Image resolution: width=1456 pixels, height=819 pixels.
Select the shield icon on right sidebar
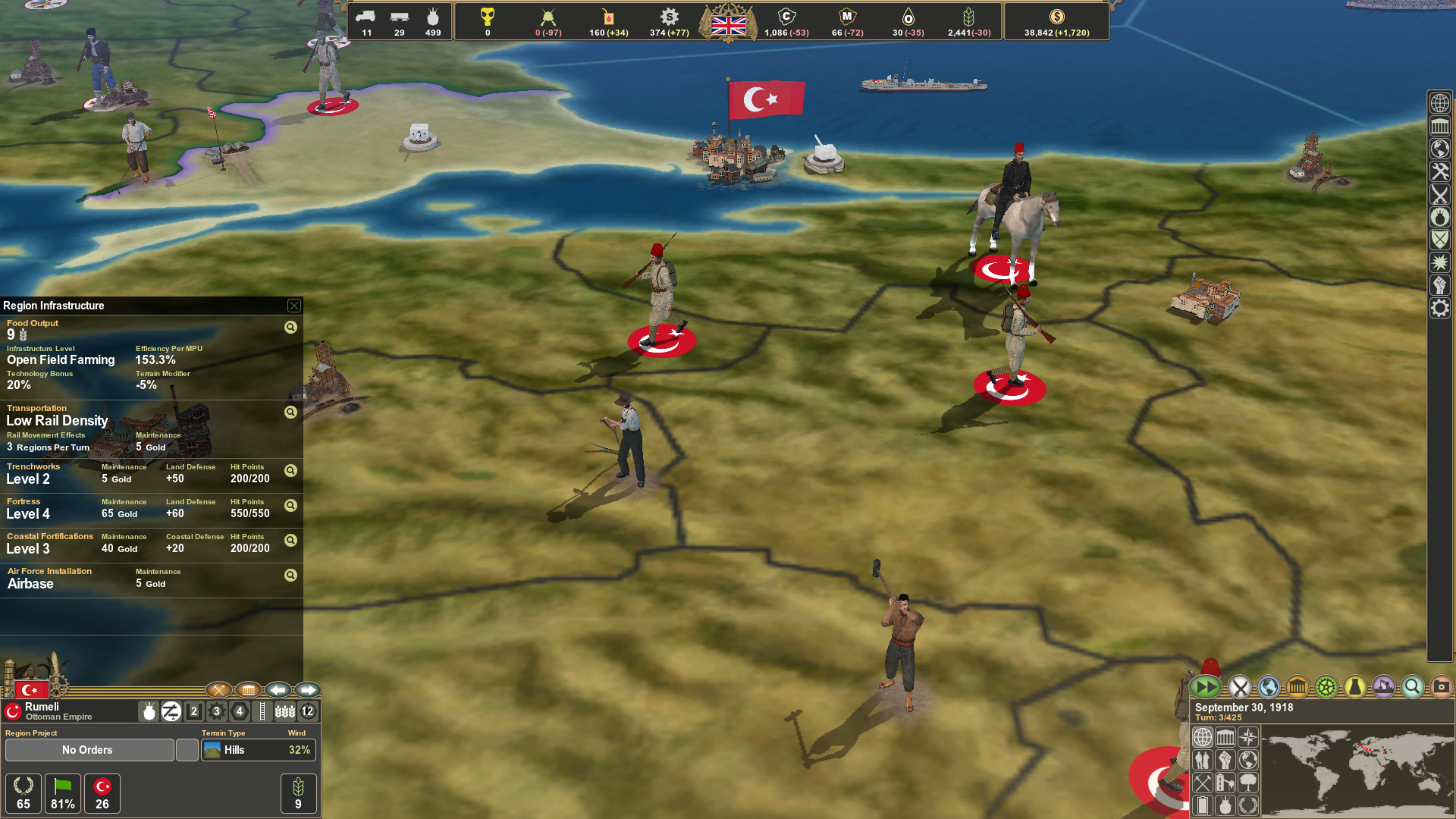point(1440,240)
